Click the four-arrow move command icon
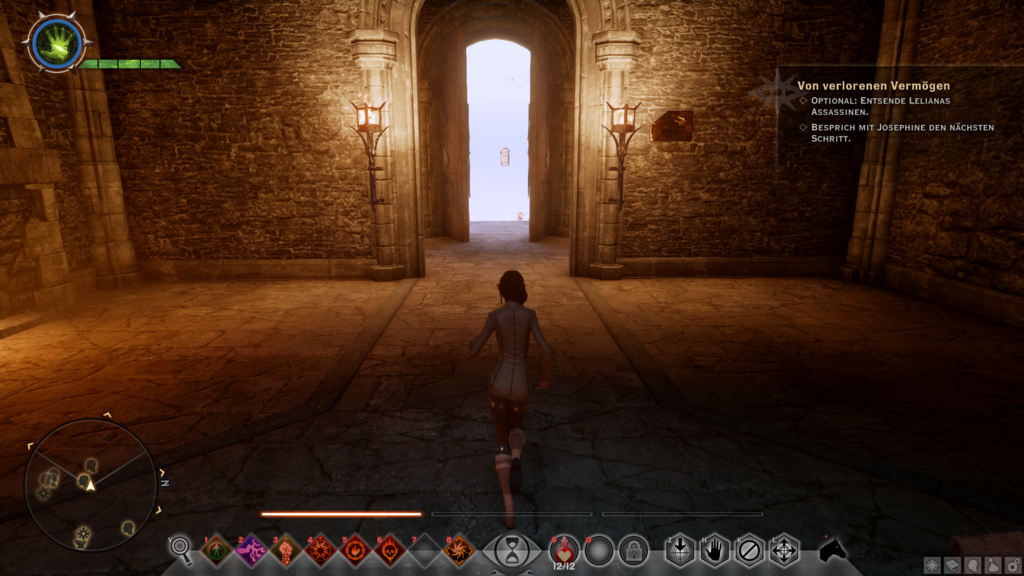This screenshot has width=1024, height=576. pos(783,550)
